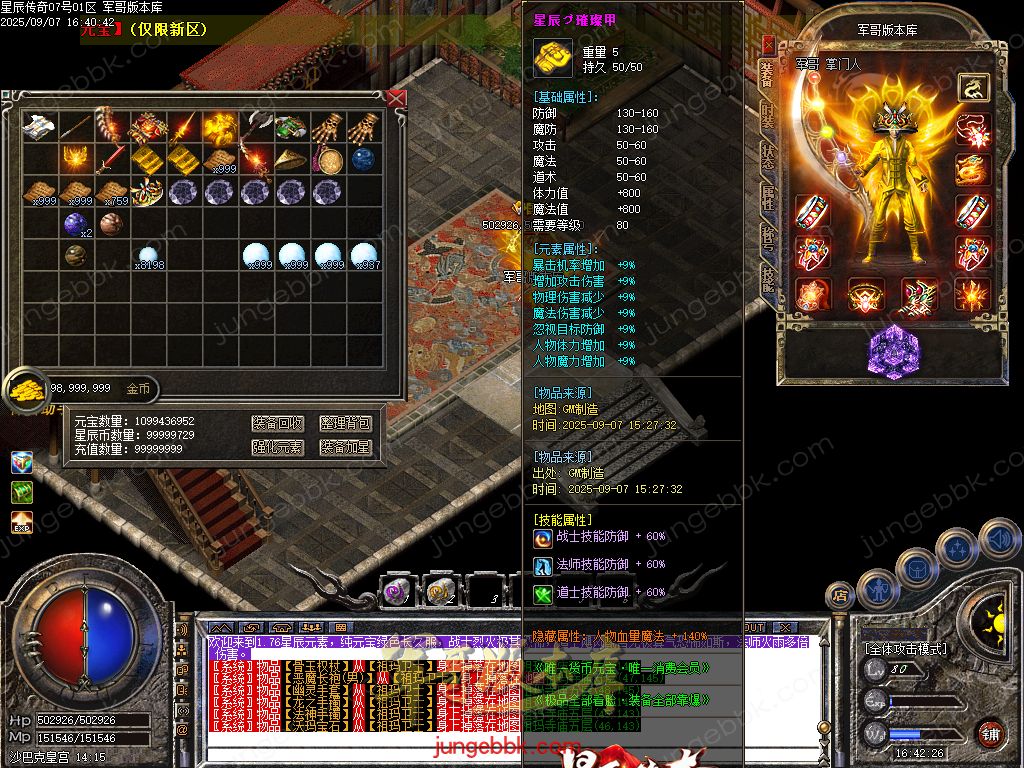
Task: Open the 强化元素 element enhance button
Action: tap(277, 447)
